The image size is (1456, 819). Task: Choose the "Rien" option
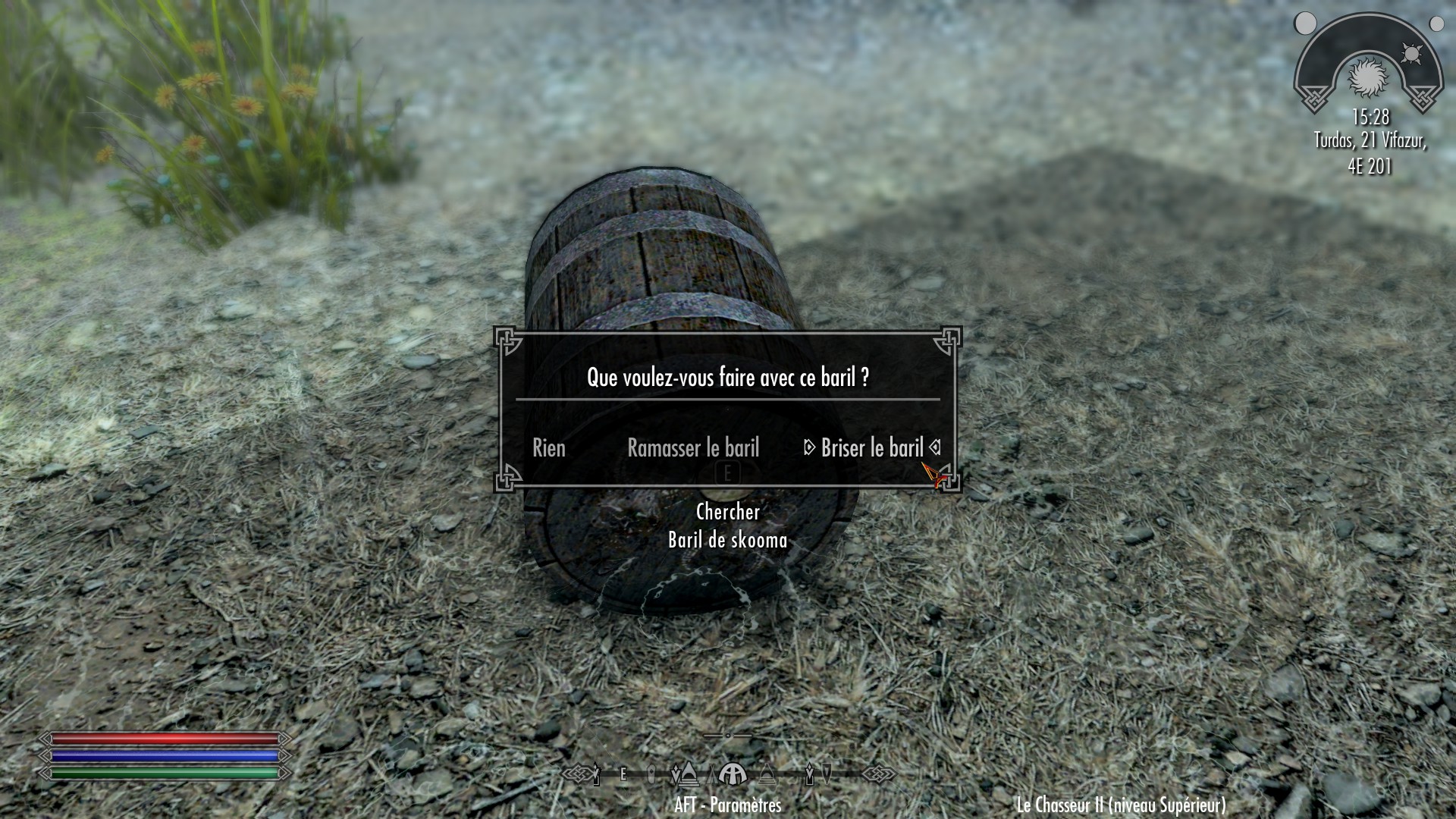549,448
